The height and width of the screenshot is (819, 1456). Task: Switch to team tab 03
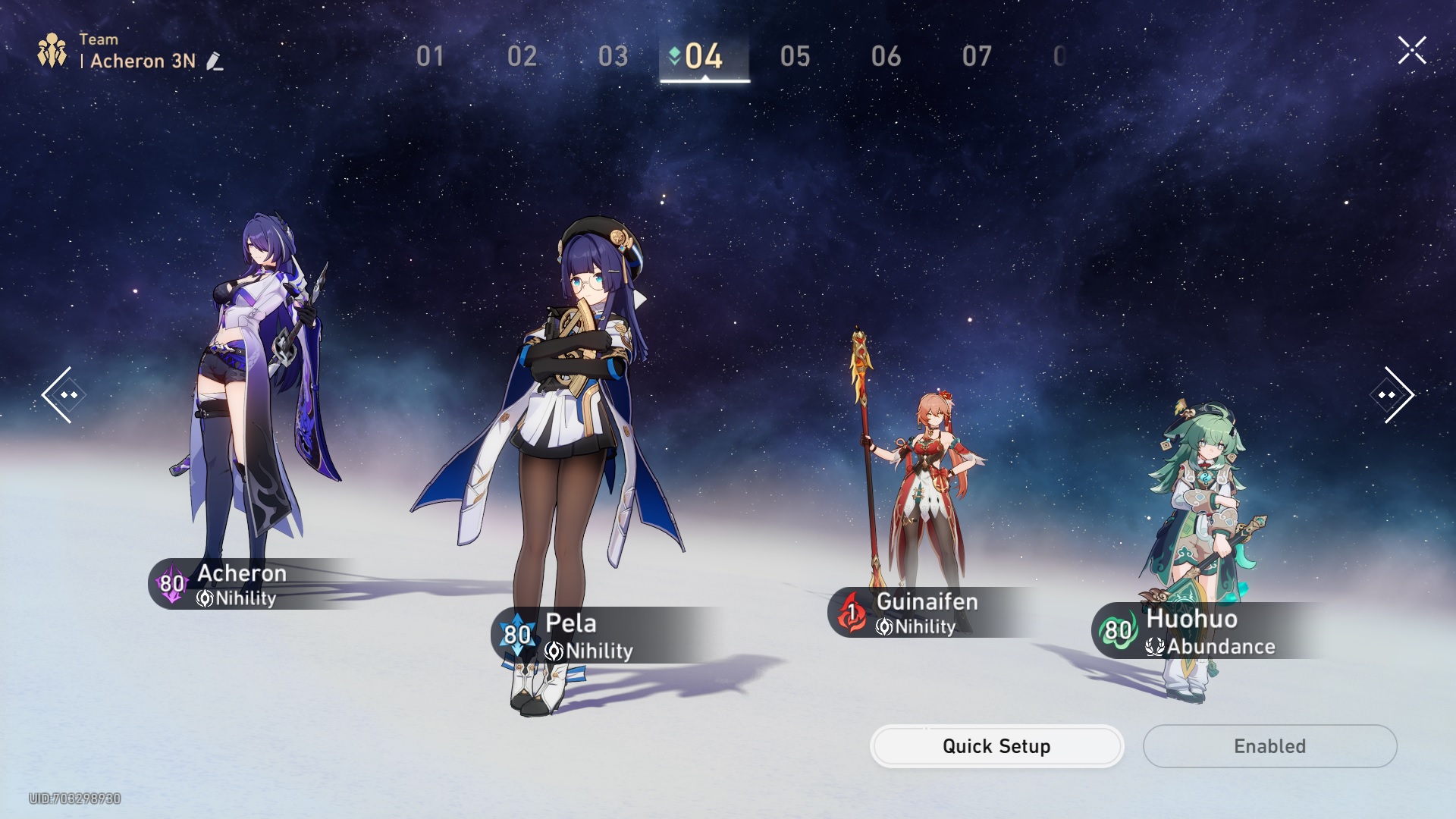coord(613,56)
